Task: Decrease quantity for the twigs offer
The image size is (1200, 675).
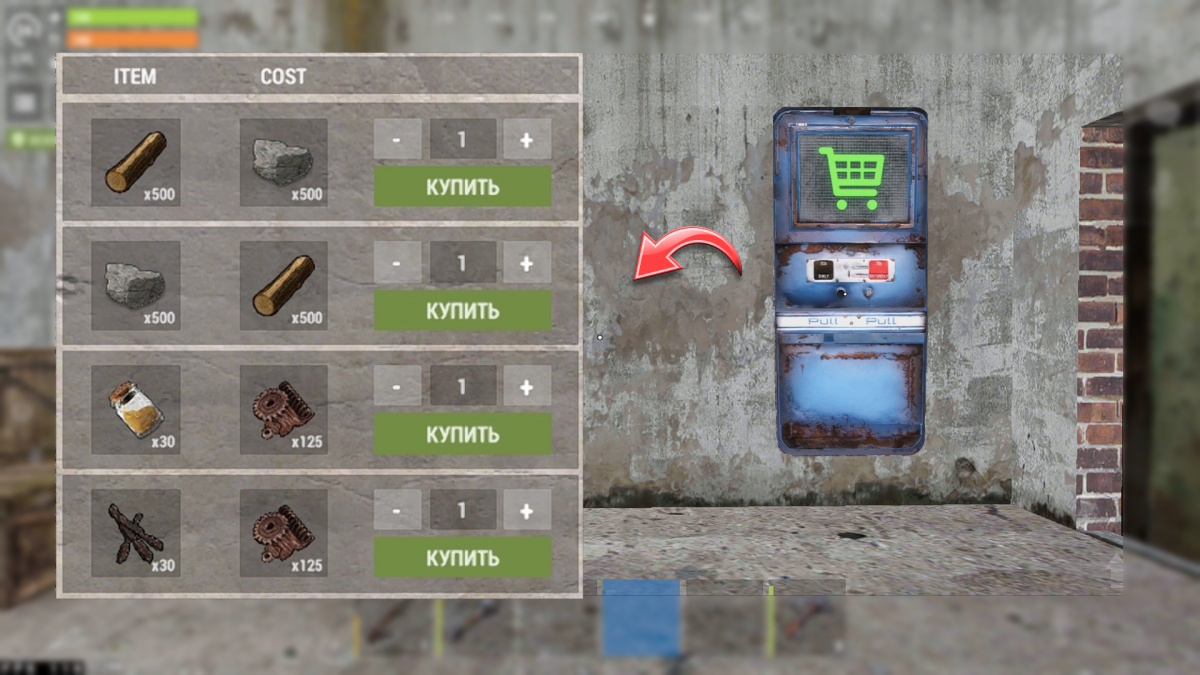Action: (x=397, y=510)
